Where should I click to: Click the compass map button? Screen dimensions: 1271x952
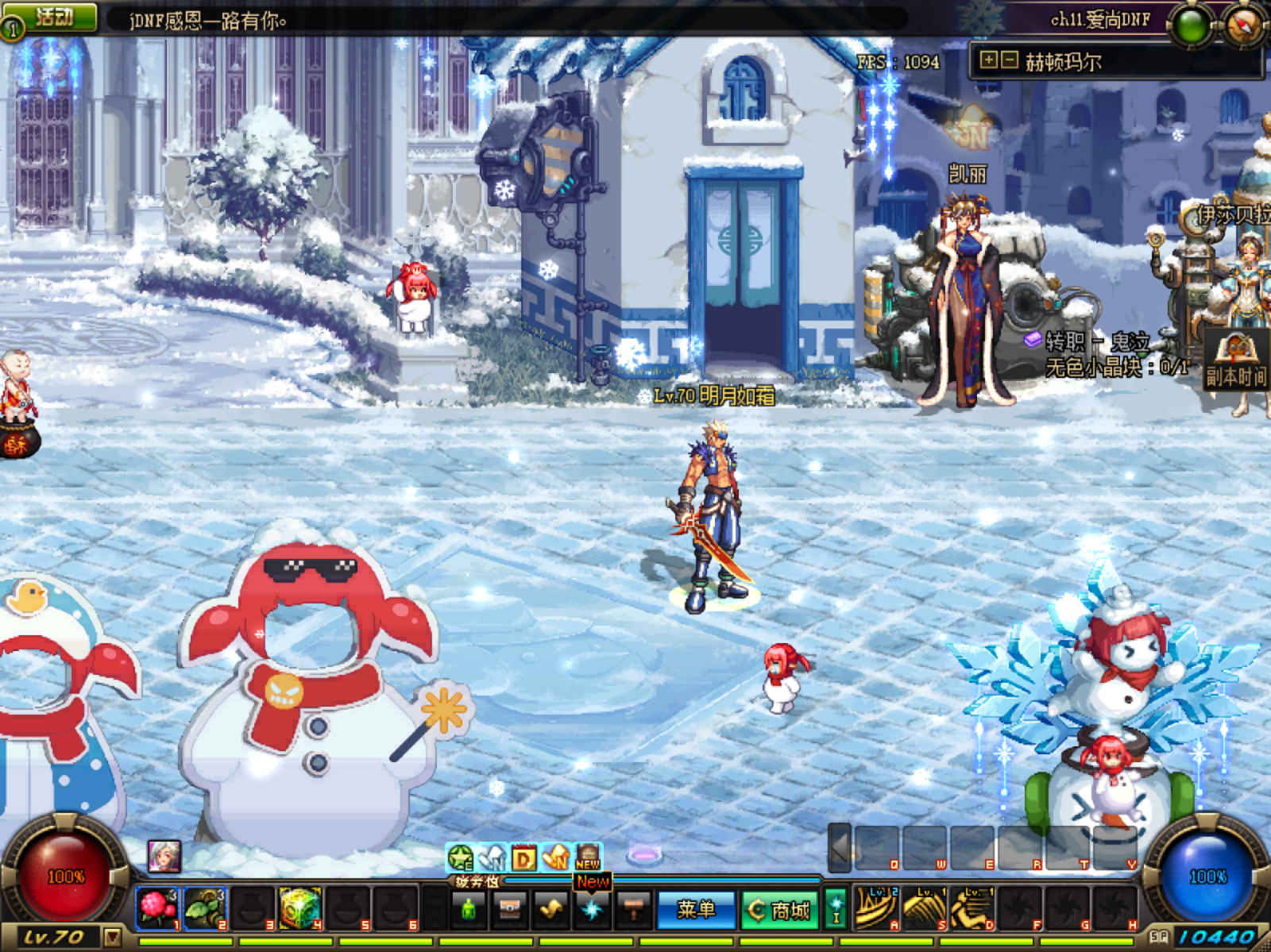coord(1242,25)
